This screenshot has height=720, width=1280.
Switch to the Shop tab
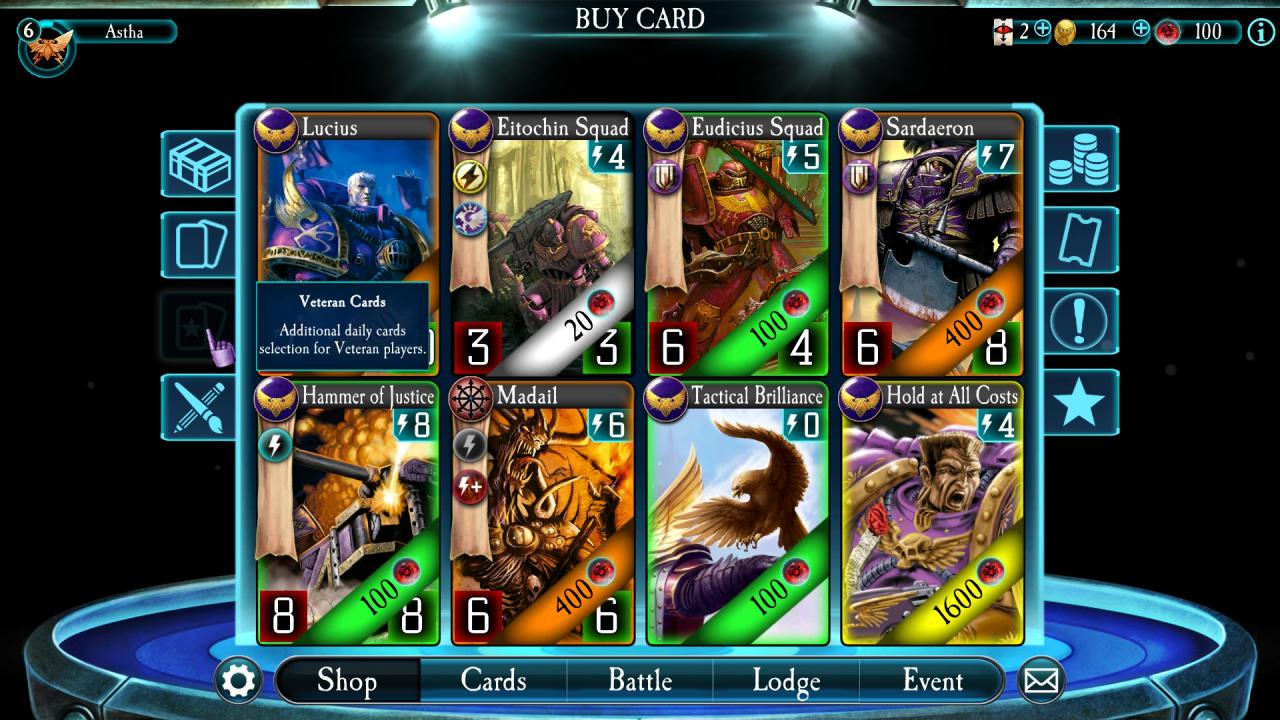[x=347, y=681]
